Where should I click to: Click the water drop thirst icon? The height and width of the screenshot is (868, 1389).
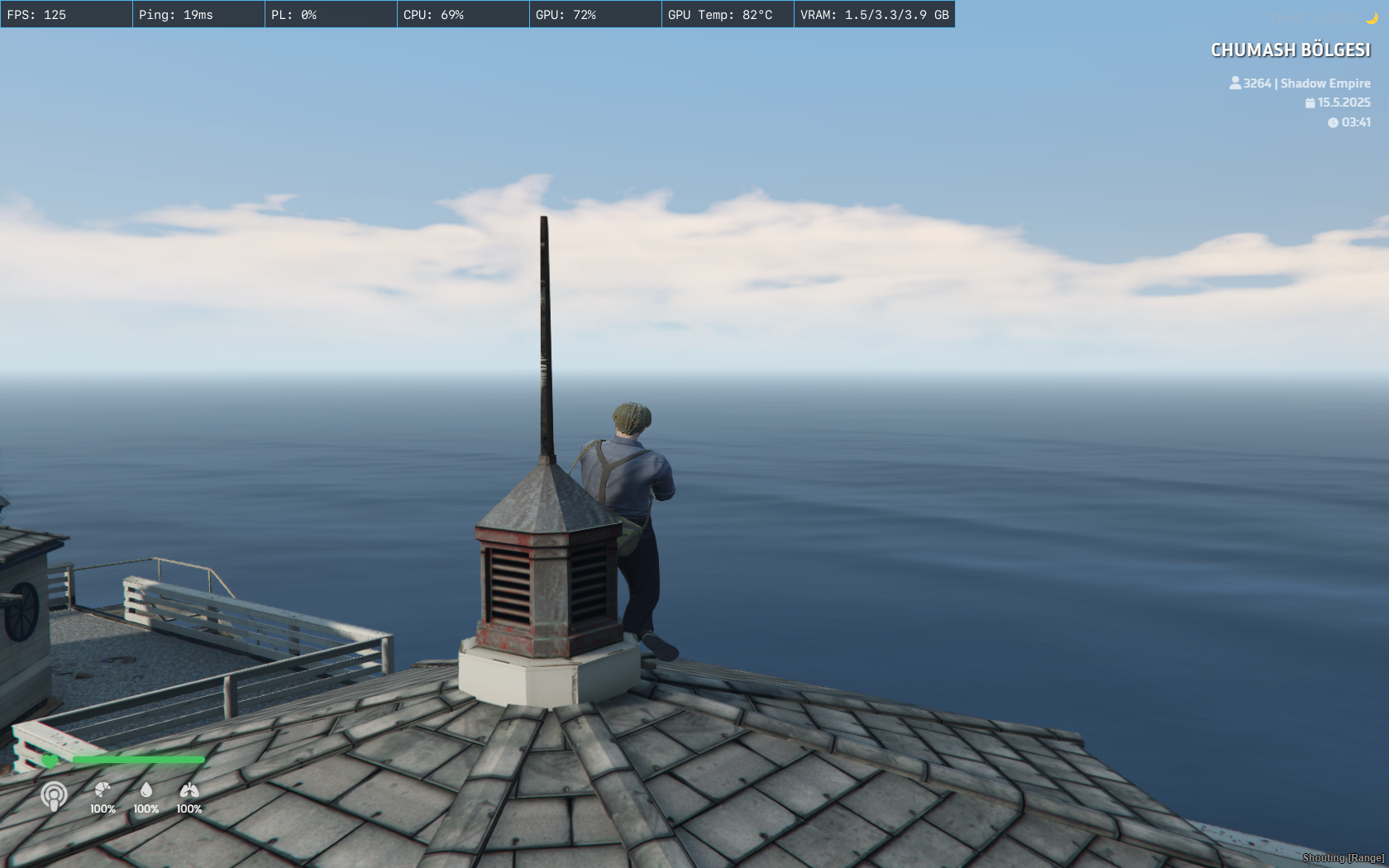[146, 789]
